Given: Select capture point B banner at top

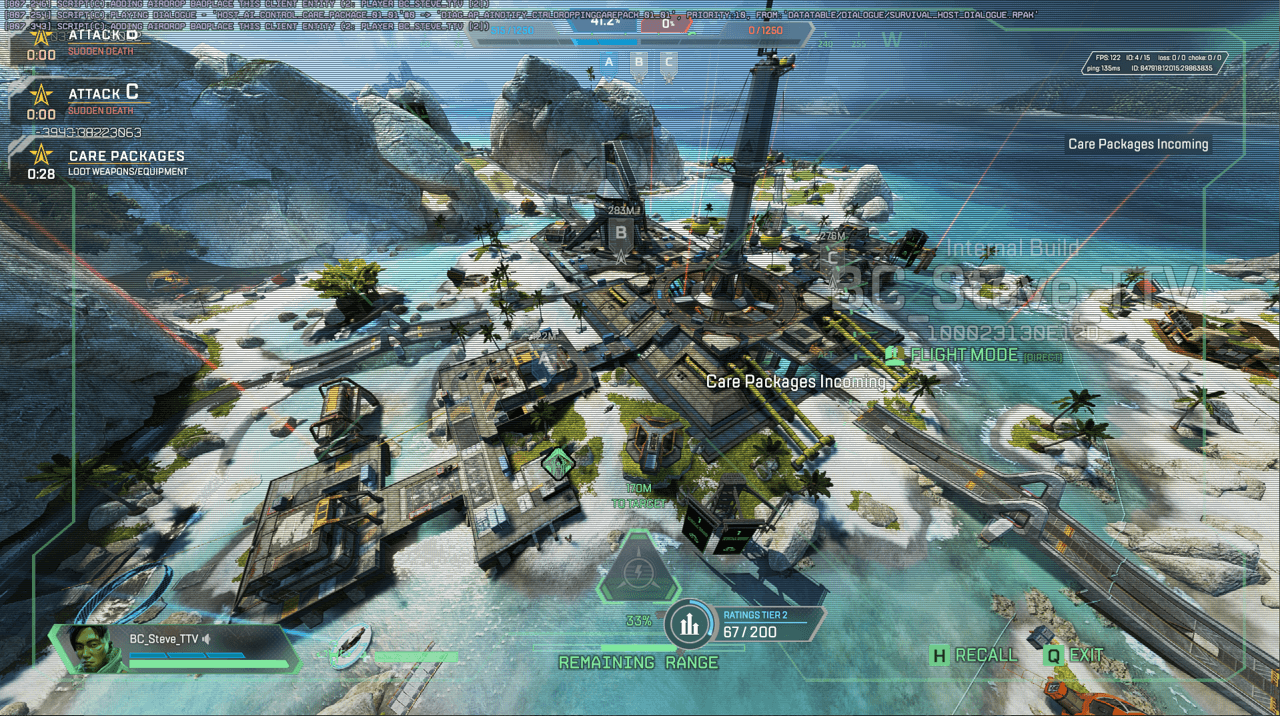Looking at the screenshot, I should [639, 64].
